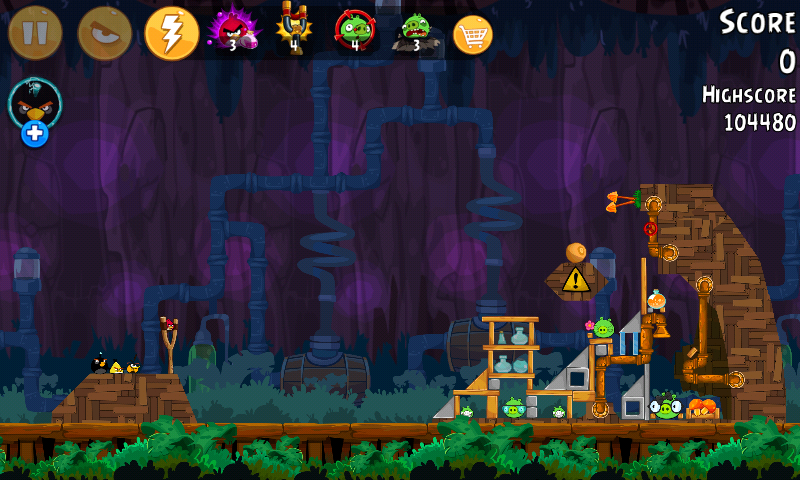This screenshot has width=800, height=480.
Task: Activate the Mighty Eagle eye button
Action: (x=104, y=33)
